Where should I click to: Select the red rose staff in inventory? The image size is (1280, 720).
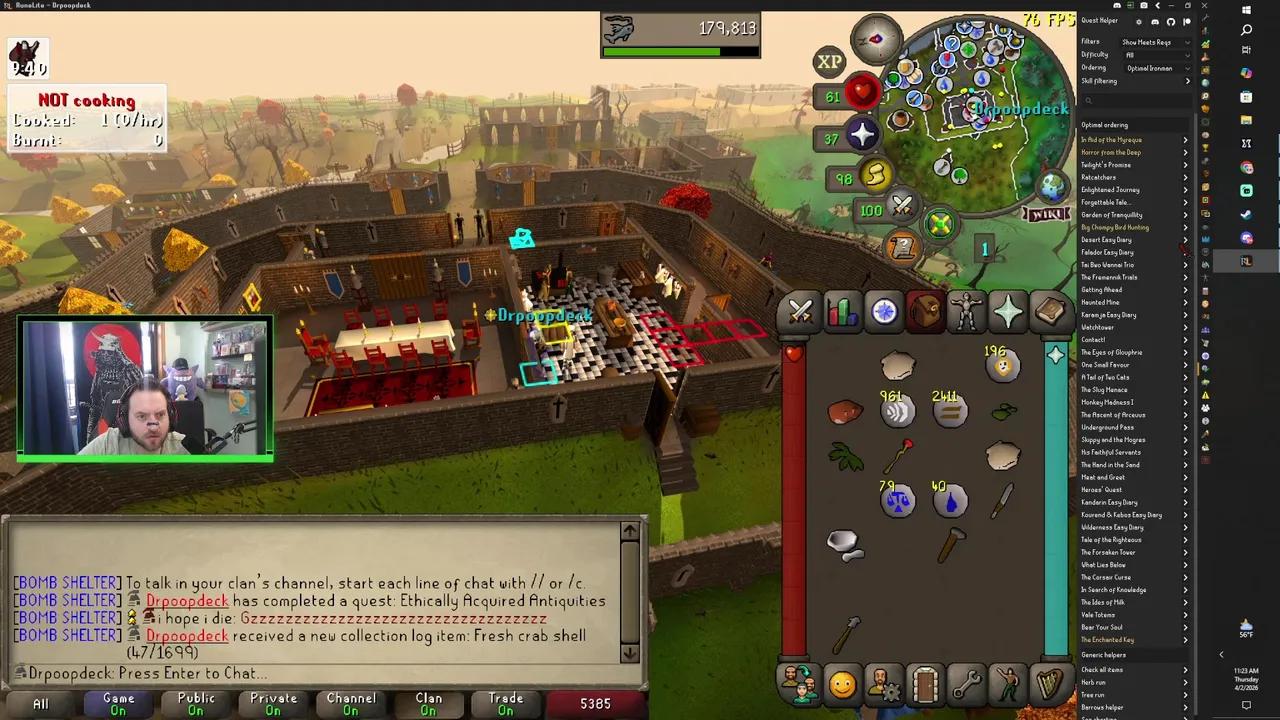pyautogui.click(x=900, y=456)
